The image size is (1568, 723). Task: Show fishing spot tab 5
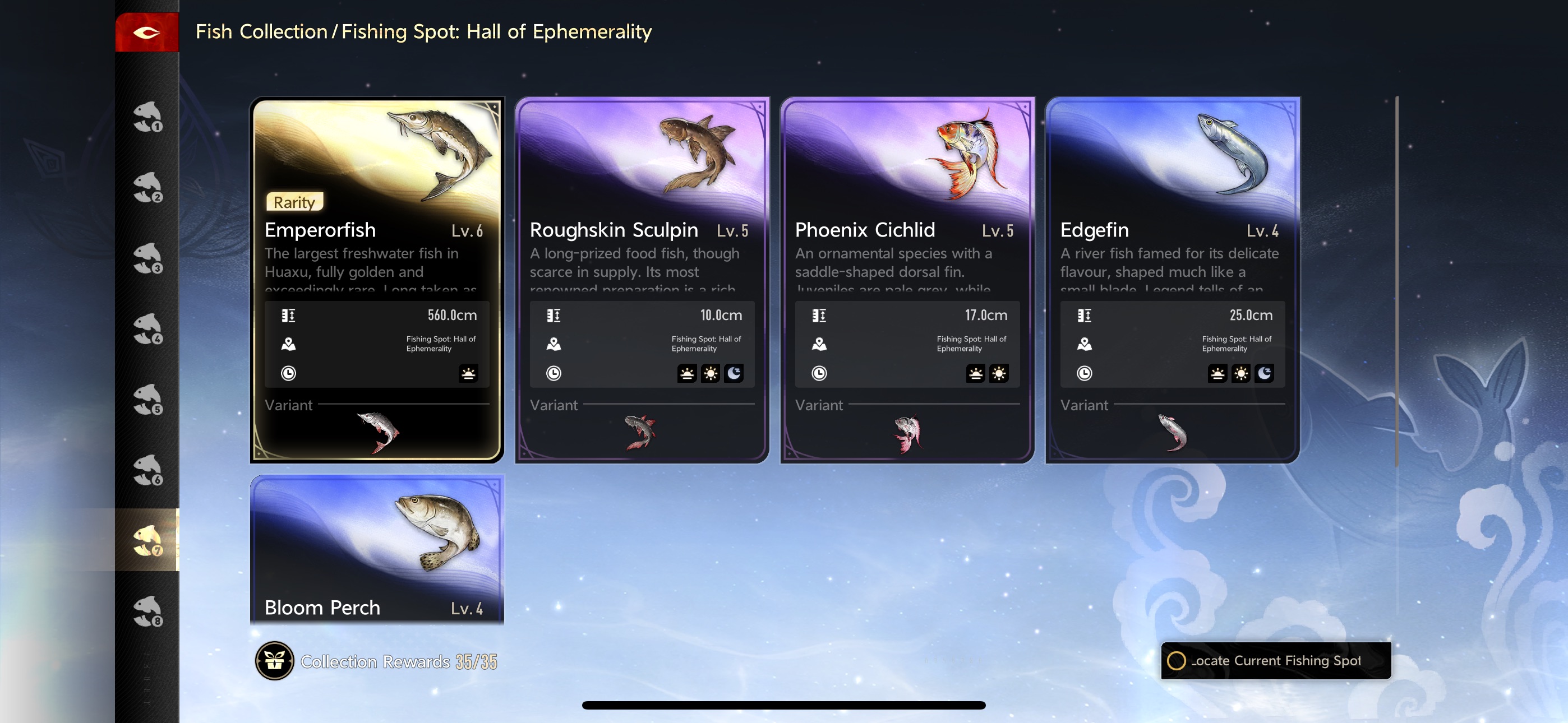[x=147, y=399]
